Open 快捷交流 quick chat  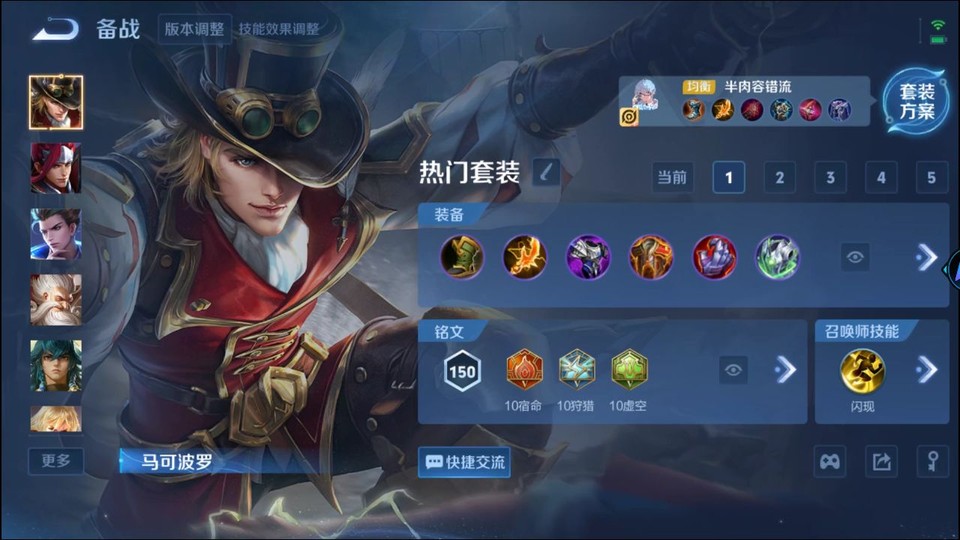(x=465, y=462)
